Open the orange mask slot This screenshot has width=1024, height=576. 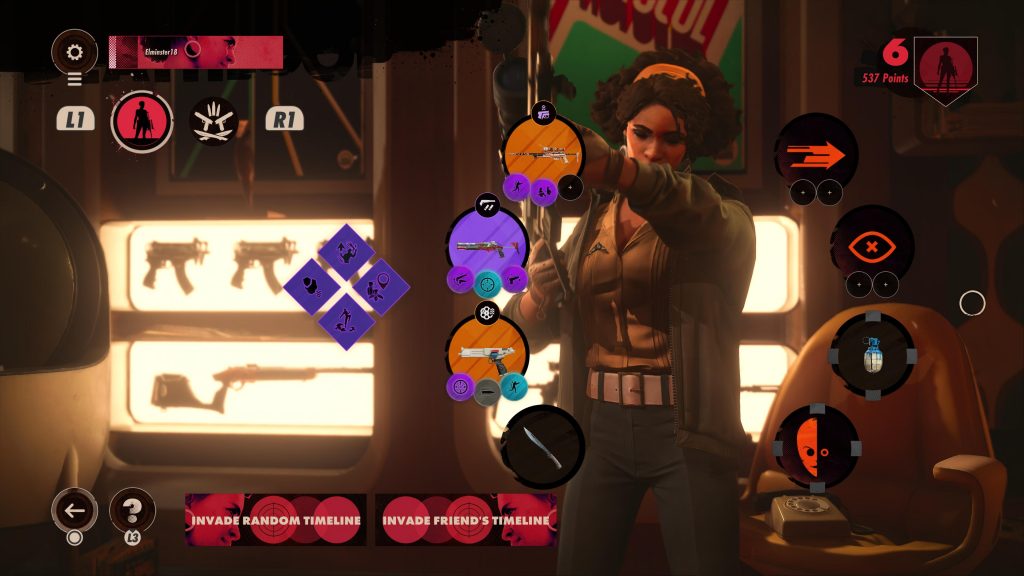(817, 446)
